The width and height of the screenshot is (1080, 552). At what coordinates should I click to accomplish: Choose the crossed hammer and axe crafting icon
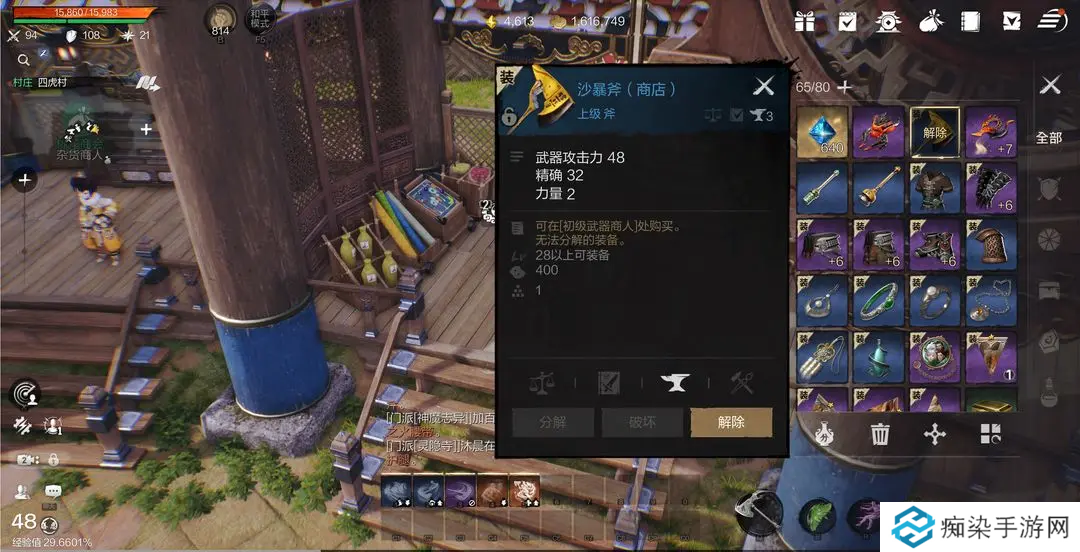[x=741, y=381]
